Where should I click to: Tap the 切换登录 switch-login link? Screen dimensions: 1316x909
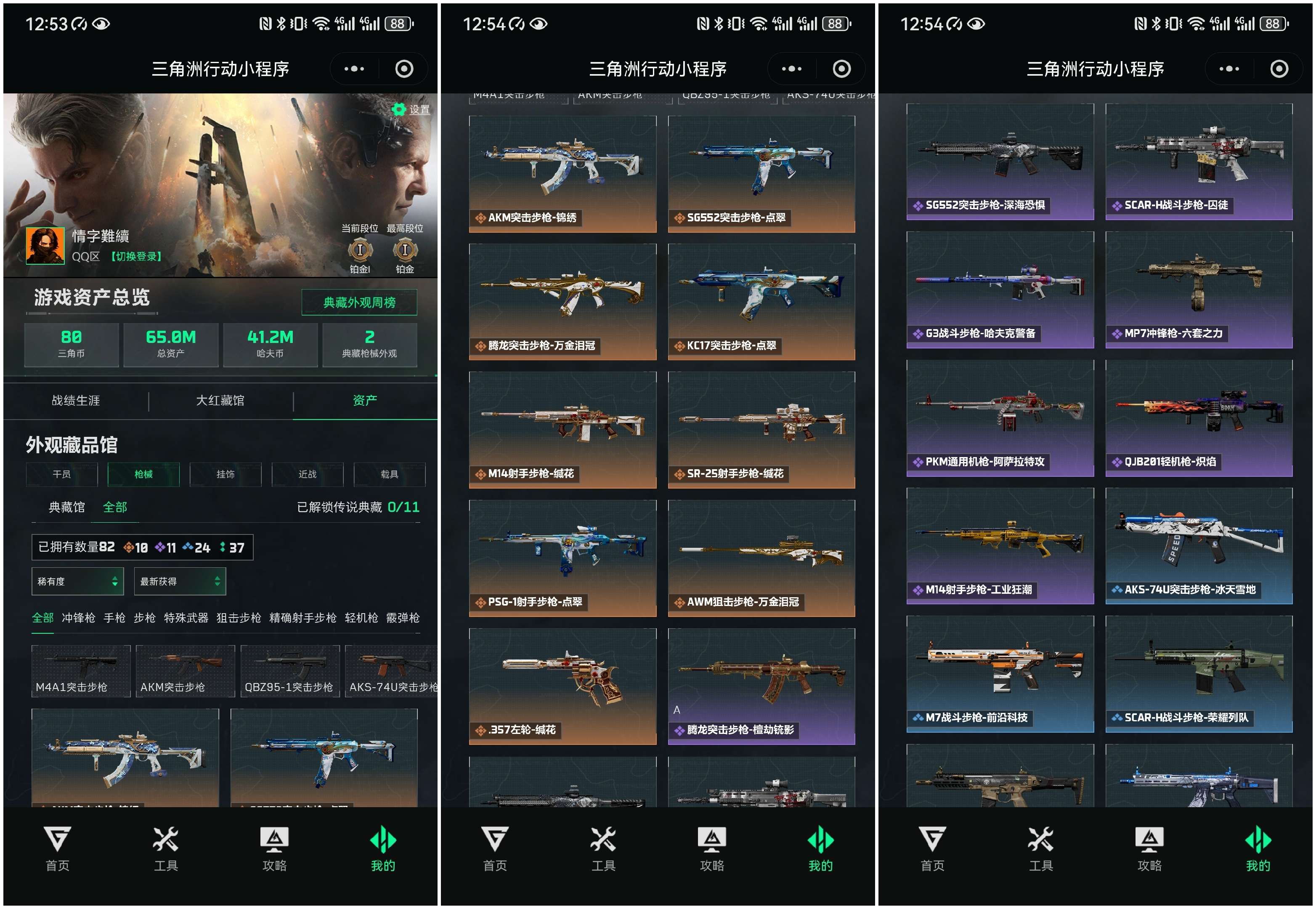pyautogui.click(x=136, y=257)
